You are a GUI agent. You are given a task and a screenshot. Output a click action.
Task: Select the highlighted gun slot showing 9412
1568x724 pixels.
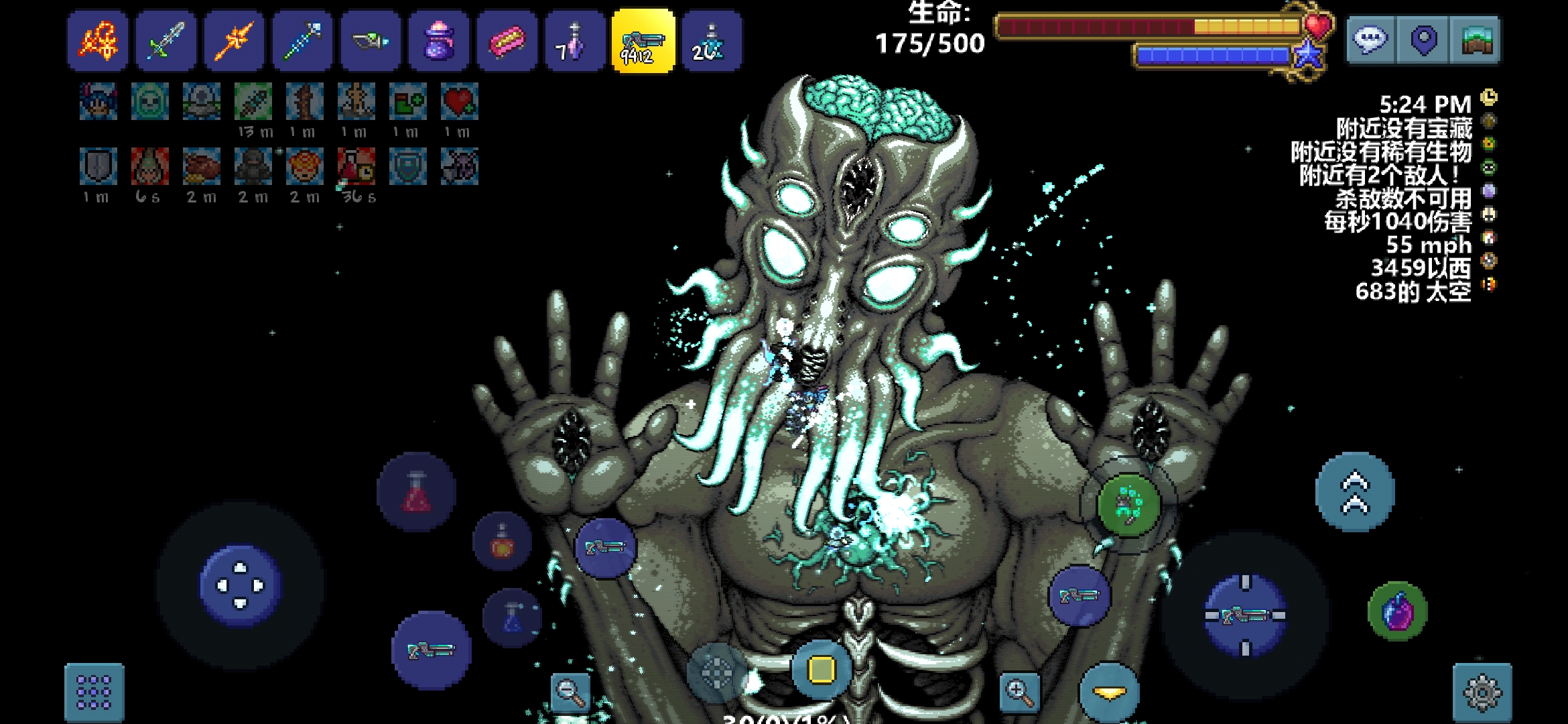click(643, 41)
